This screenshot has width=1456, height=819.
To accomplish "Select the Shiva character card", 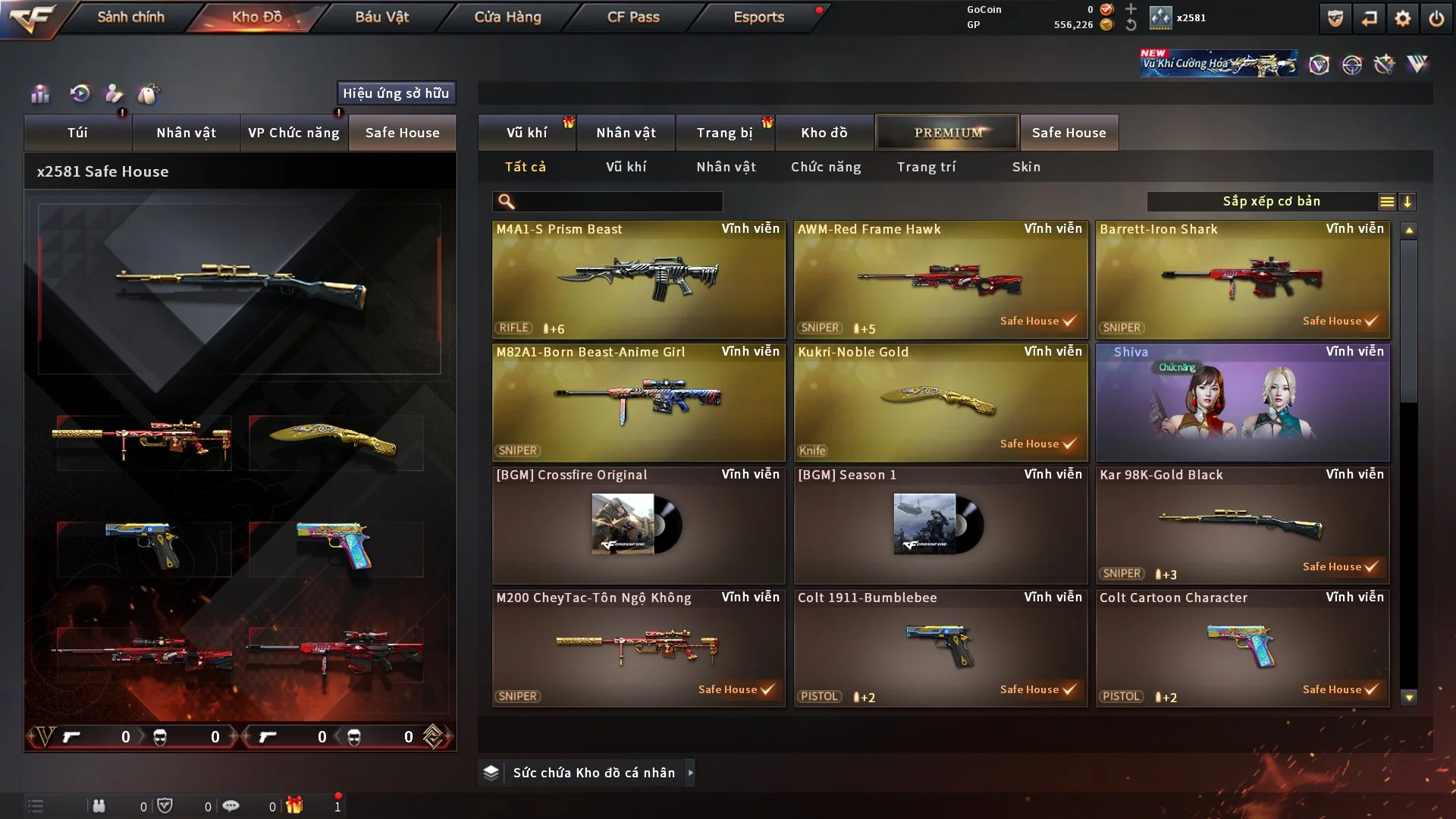I will 1242,403.
